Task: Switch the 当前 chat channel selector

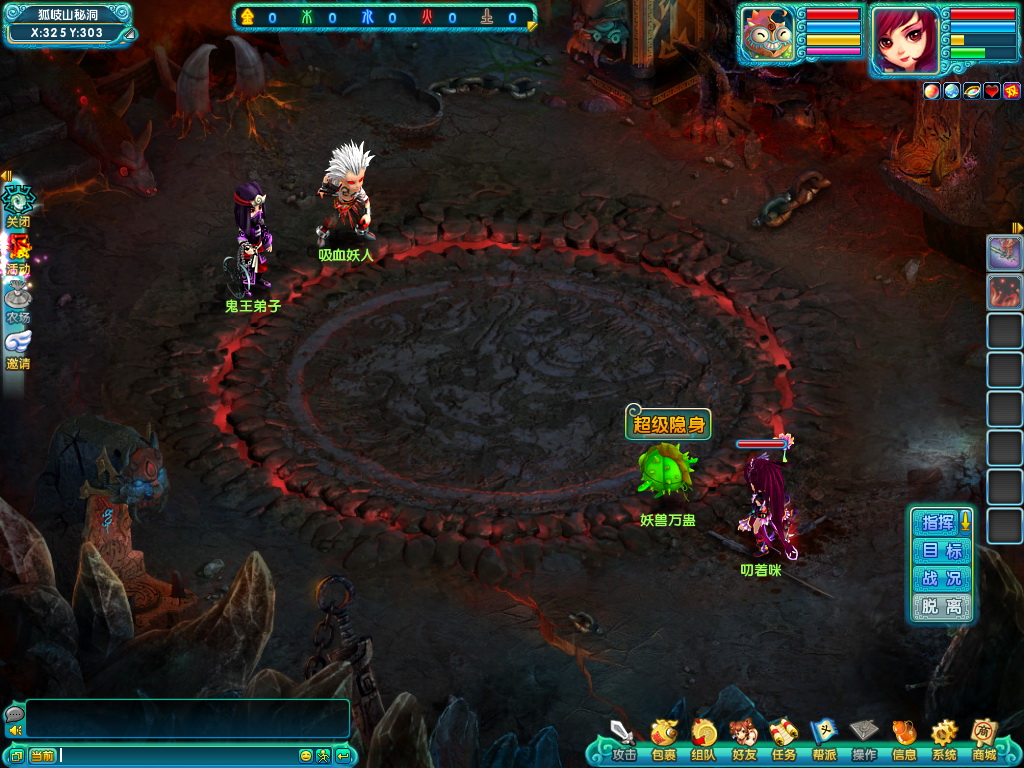Action: 42,755
